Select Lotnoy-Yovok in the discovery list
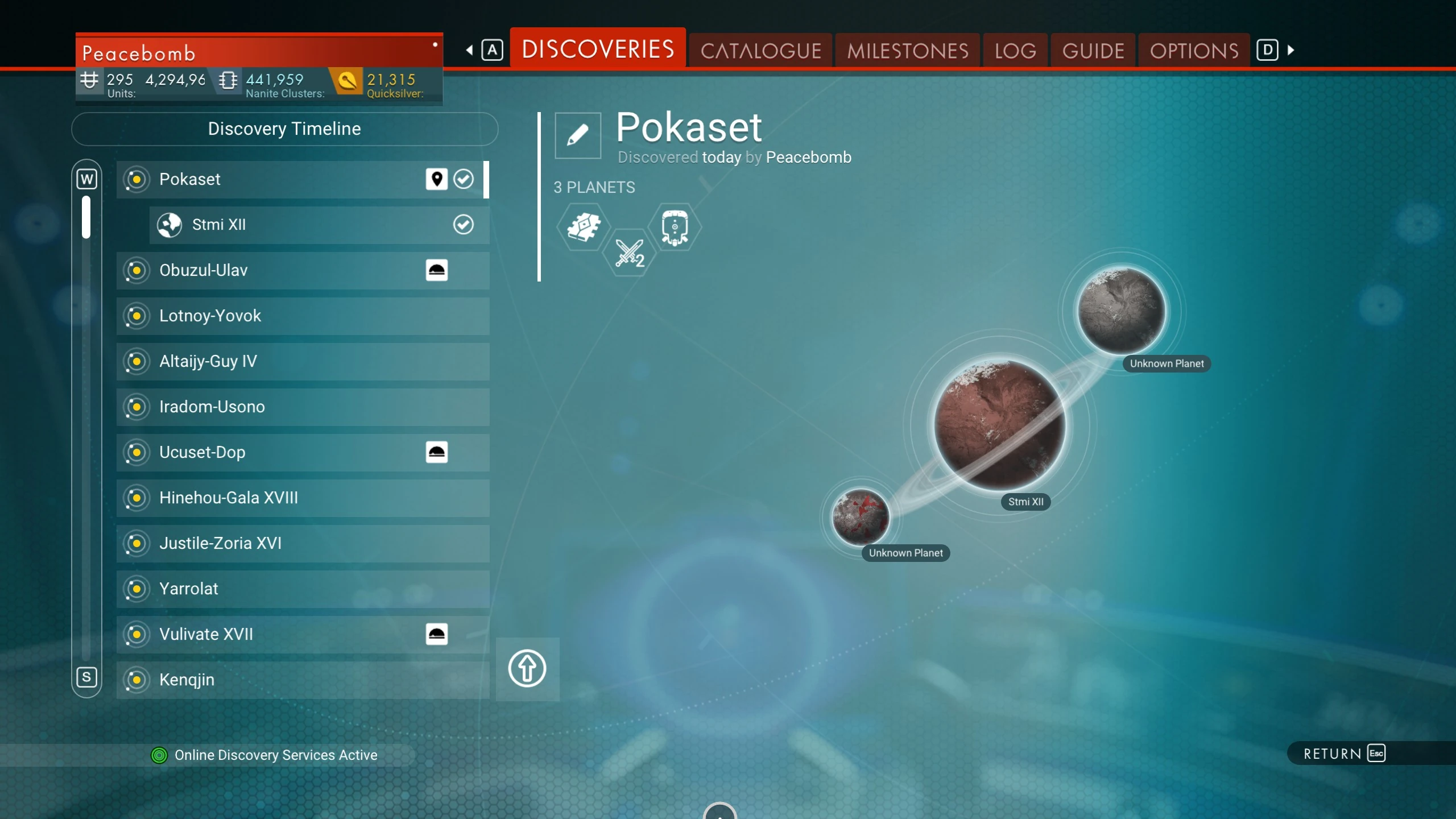 point(303,316)
